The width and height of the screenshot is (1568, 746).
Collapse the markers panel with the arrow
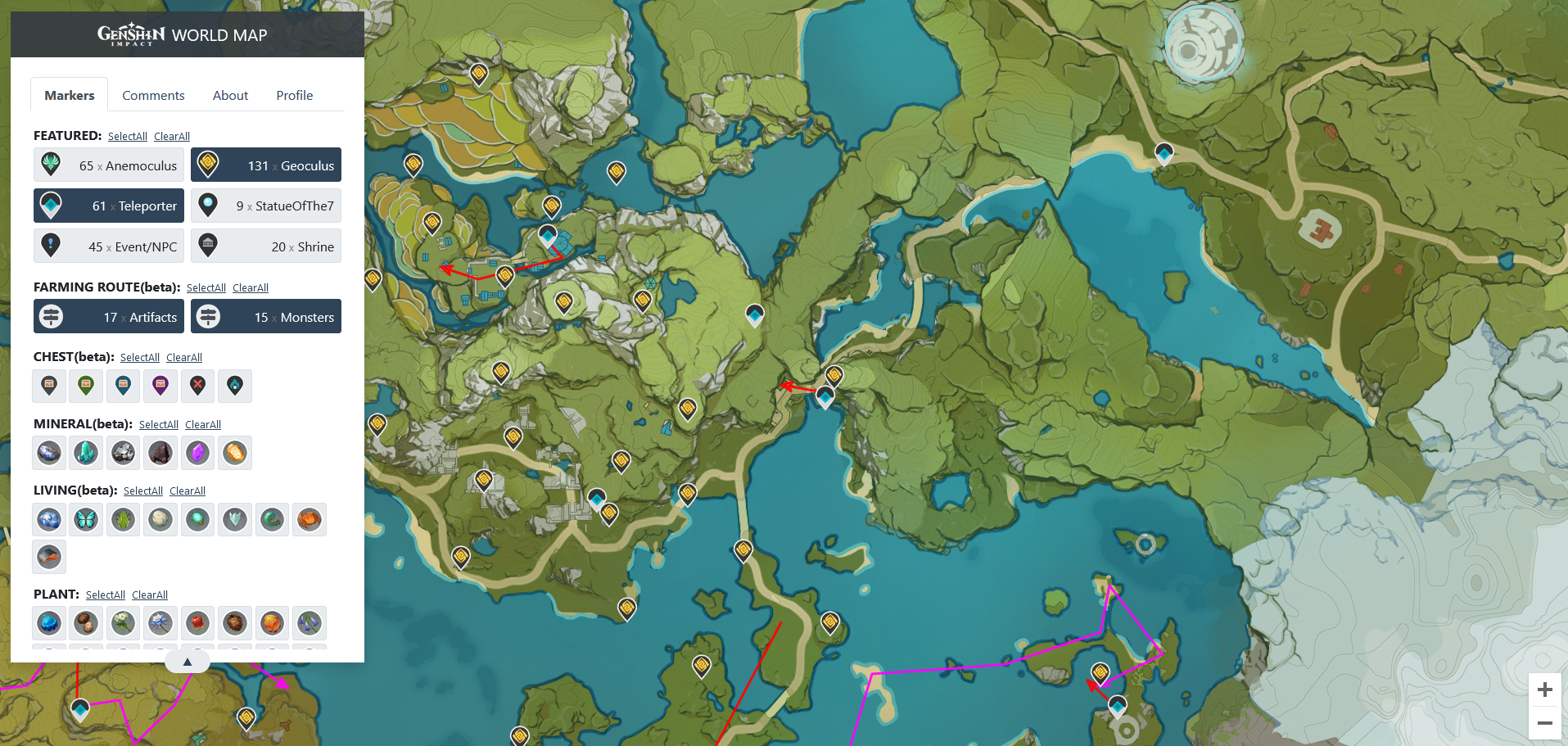tap(187, 660)
